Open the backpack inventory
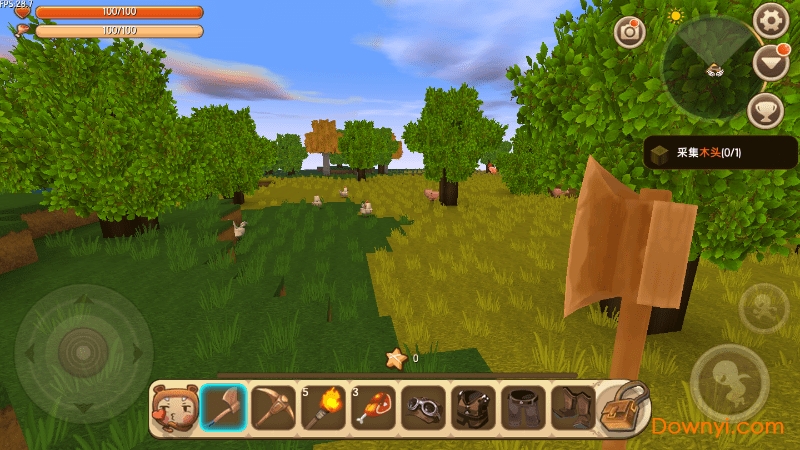This screenshot has height=450, width=800. tap(624, 407)
